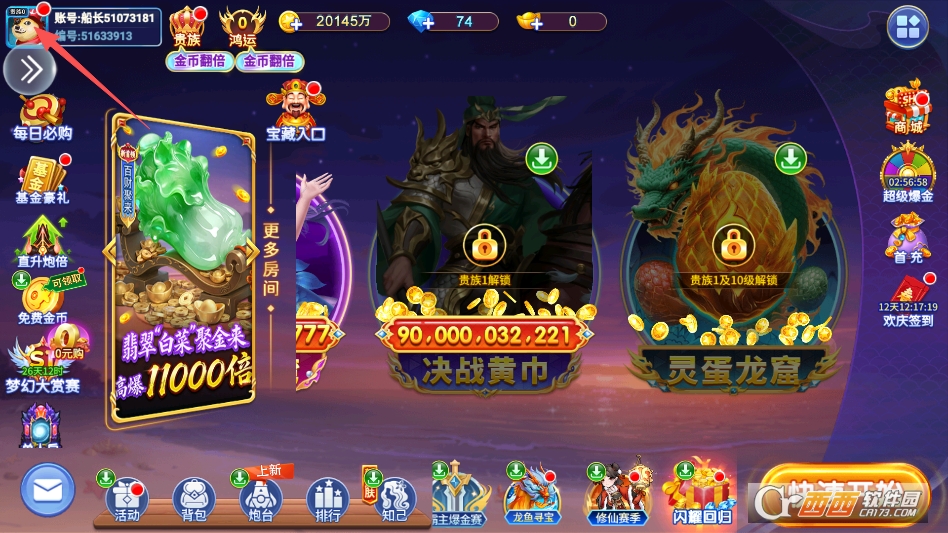This screenshot has height=533, width=948.
Task: Add gold coins with the plus coin
Action: (x=291, y=21)
